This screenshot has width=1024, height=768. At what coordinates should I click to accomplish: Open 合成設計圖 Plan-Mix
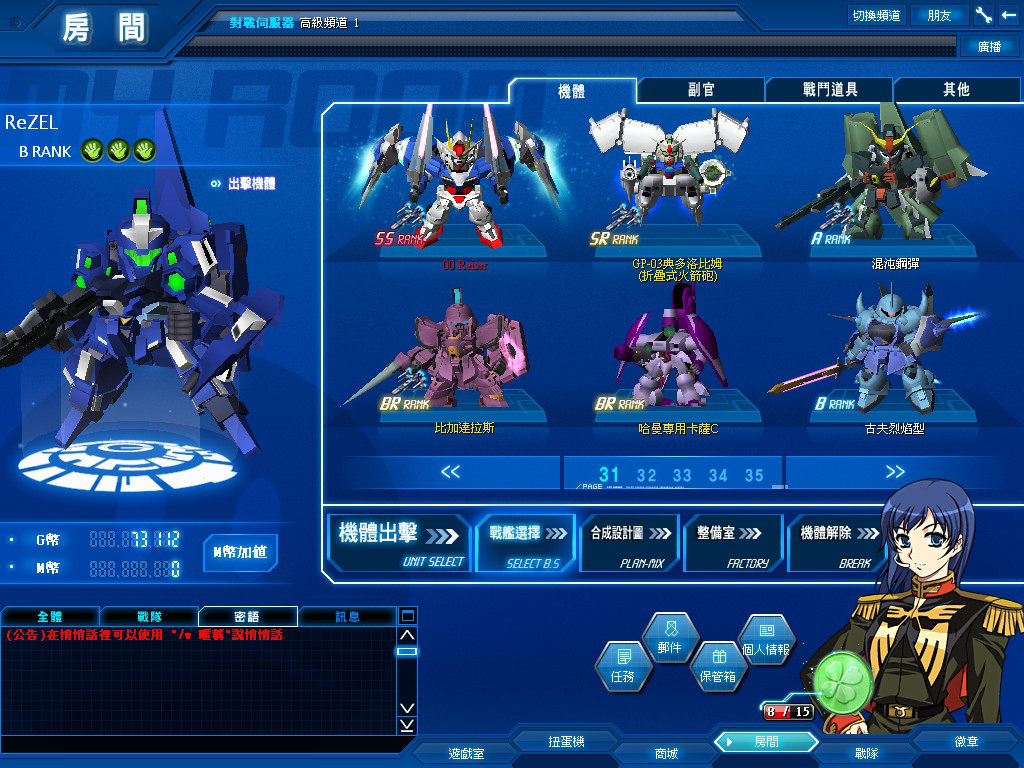629,543
